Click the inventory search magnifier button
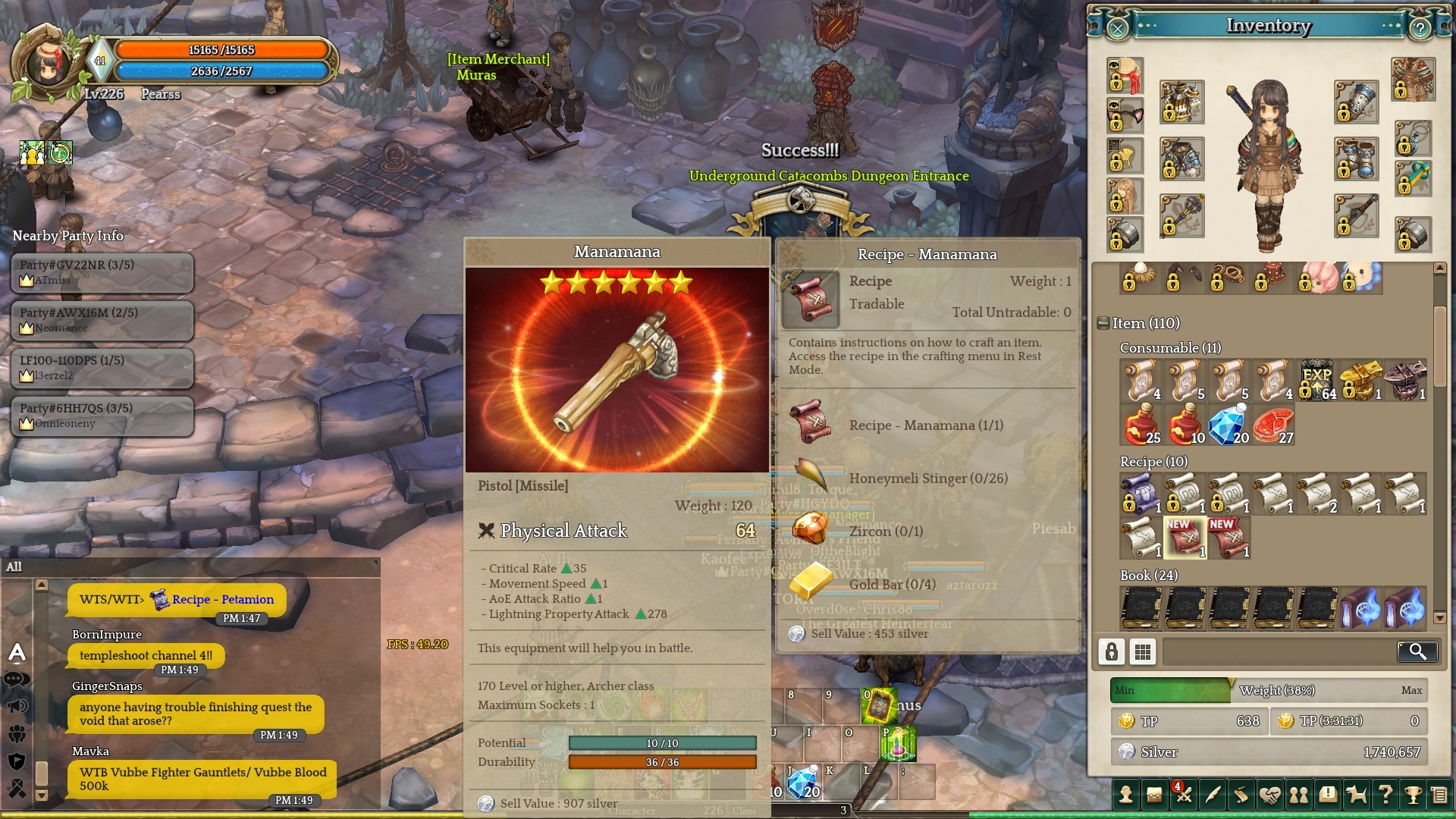Screen dimensions: 1456x819 [x=1417, y=651]
